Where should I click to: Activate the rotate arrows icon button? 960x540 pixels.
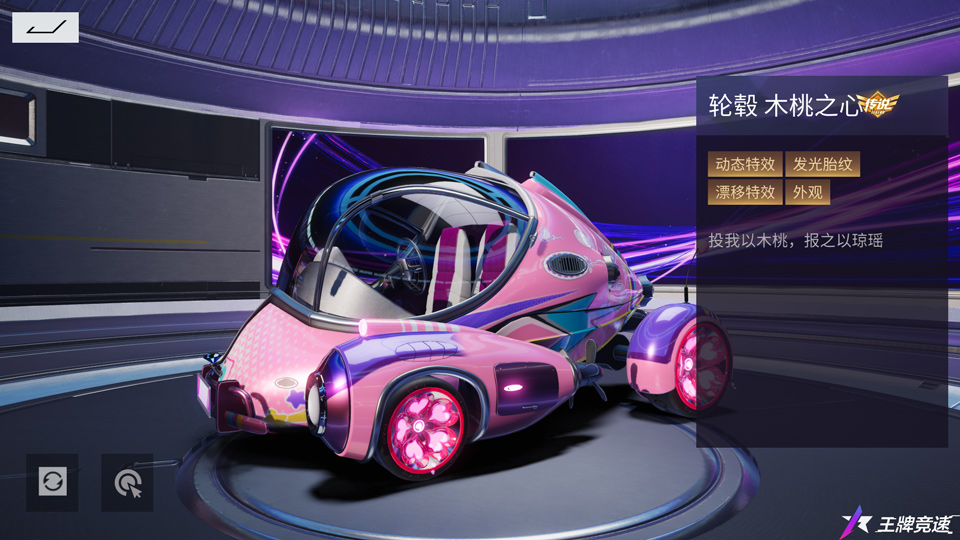tap(52, 482)
